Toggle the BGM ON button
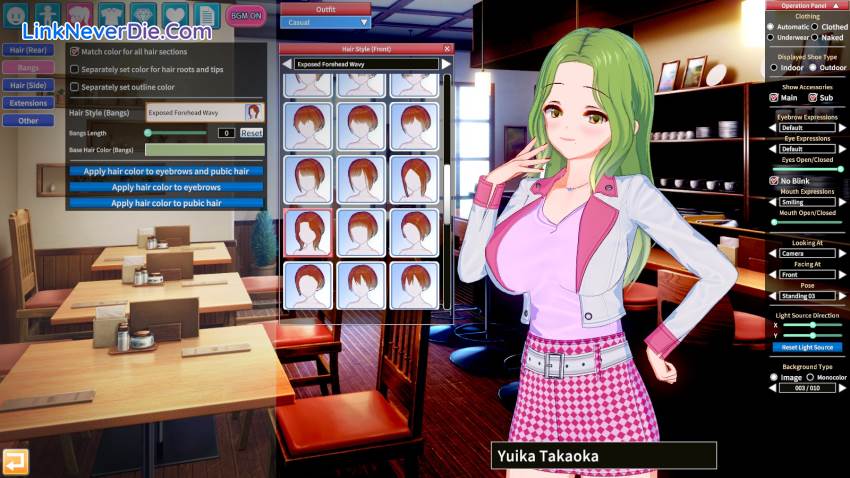850x478 pixels. 246,15
